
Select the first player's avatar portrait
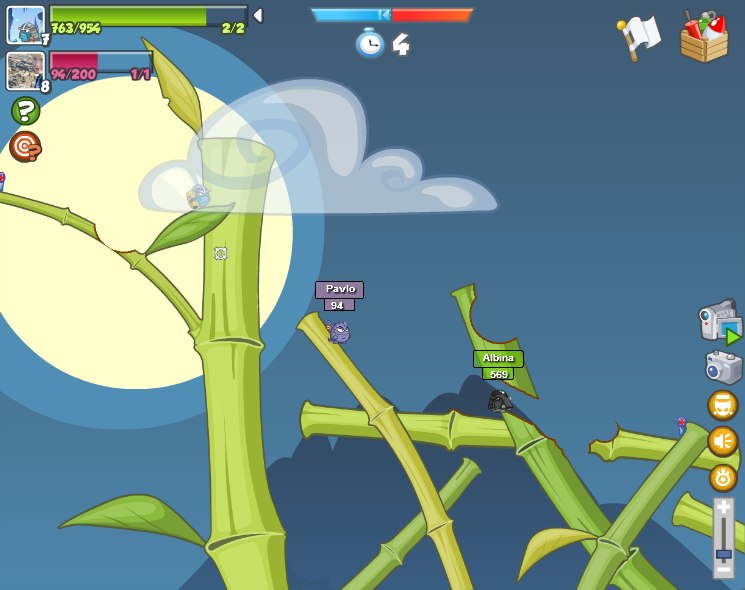[26, 25]
